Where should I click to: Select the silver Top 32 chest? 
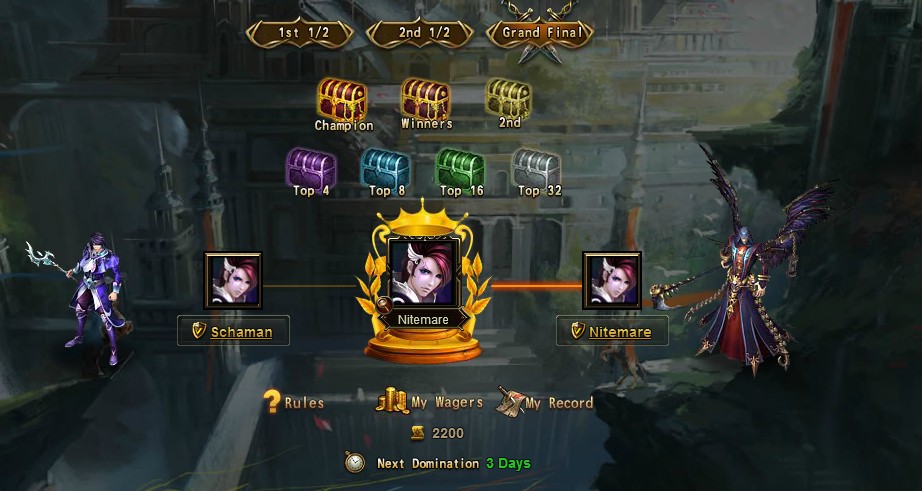click(535, 167)
